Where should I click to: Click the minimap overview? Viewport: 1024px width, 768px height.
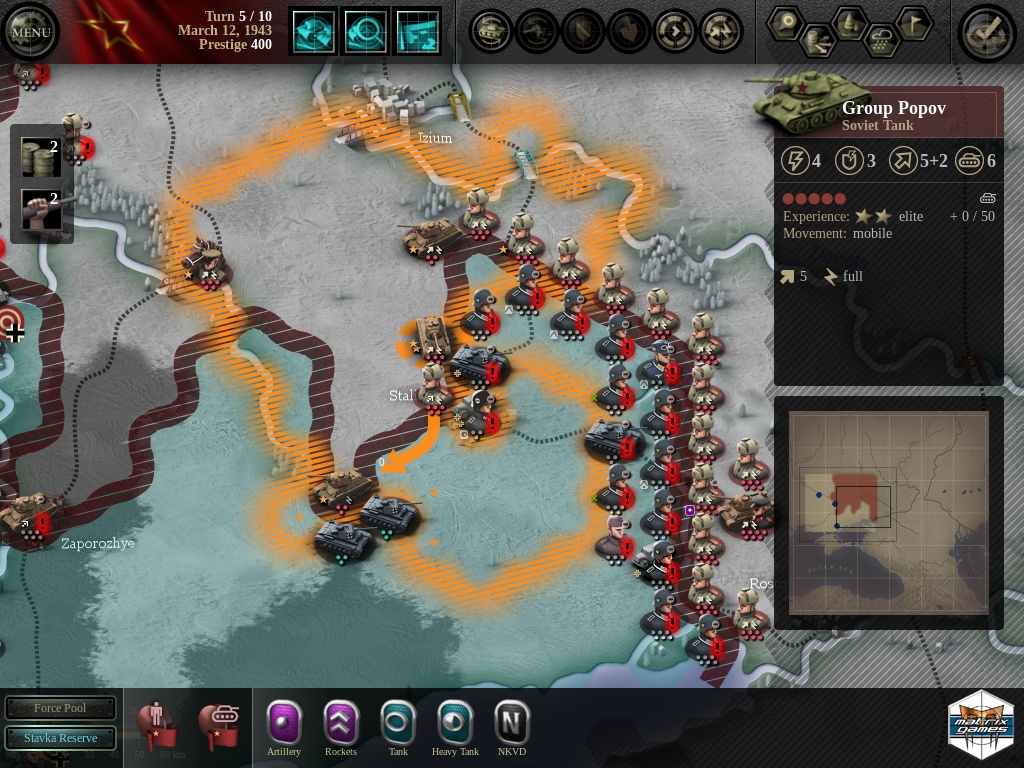[x=888, y=512]
